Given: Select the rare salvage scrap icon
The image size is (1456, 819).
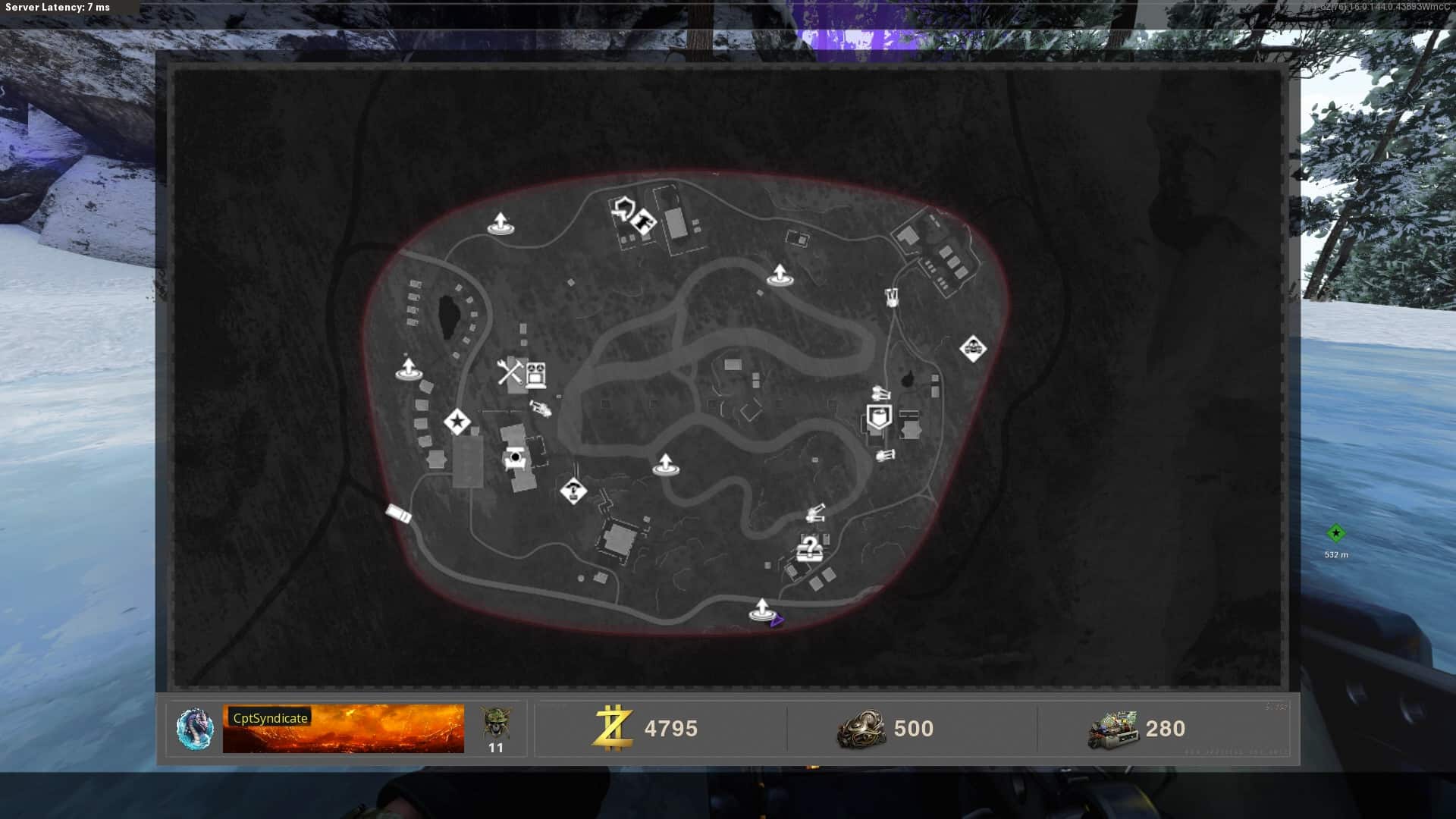Looking at the screenshot, I should [861, 729].
